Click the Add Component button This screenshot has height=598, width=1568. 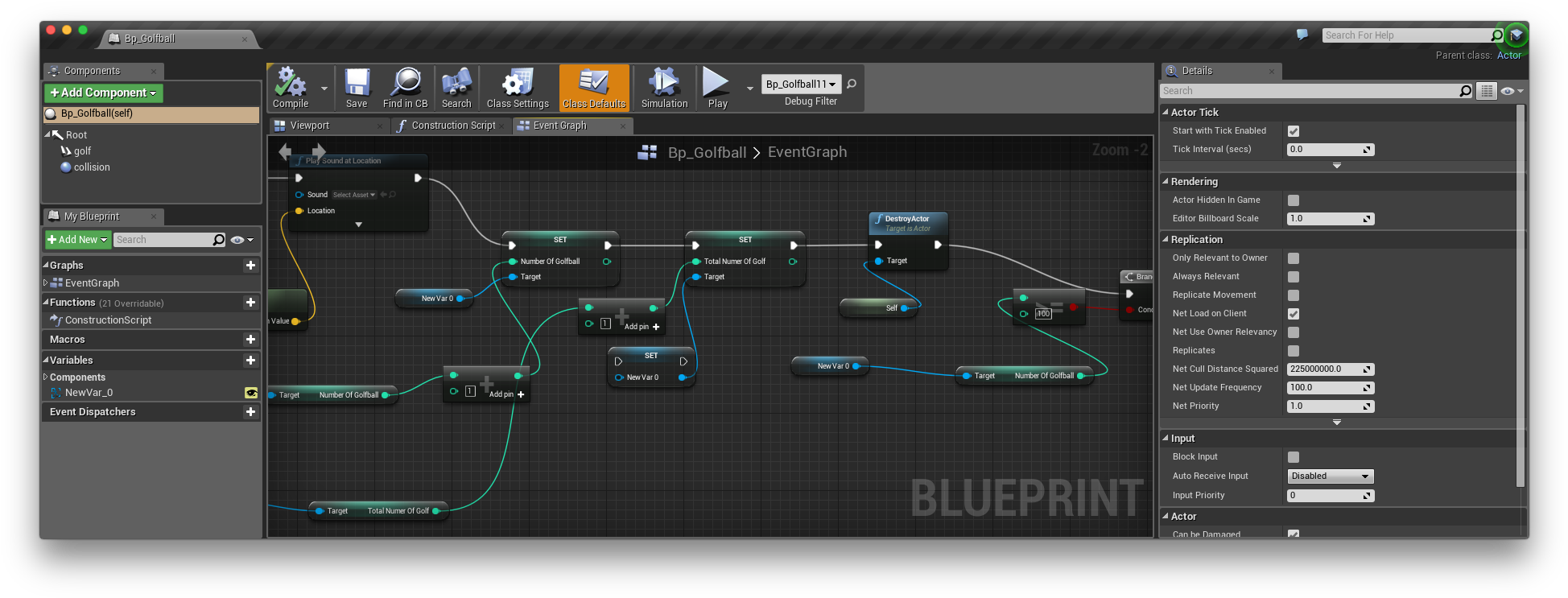(x=102, y=93)
